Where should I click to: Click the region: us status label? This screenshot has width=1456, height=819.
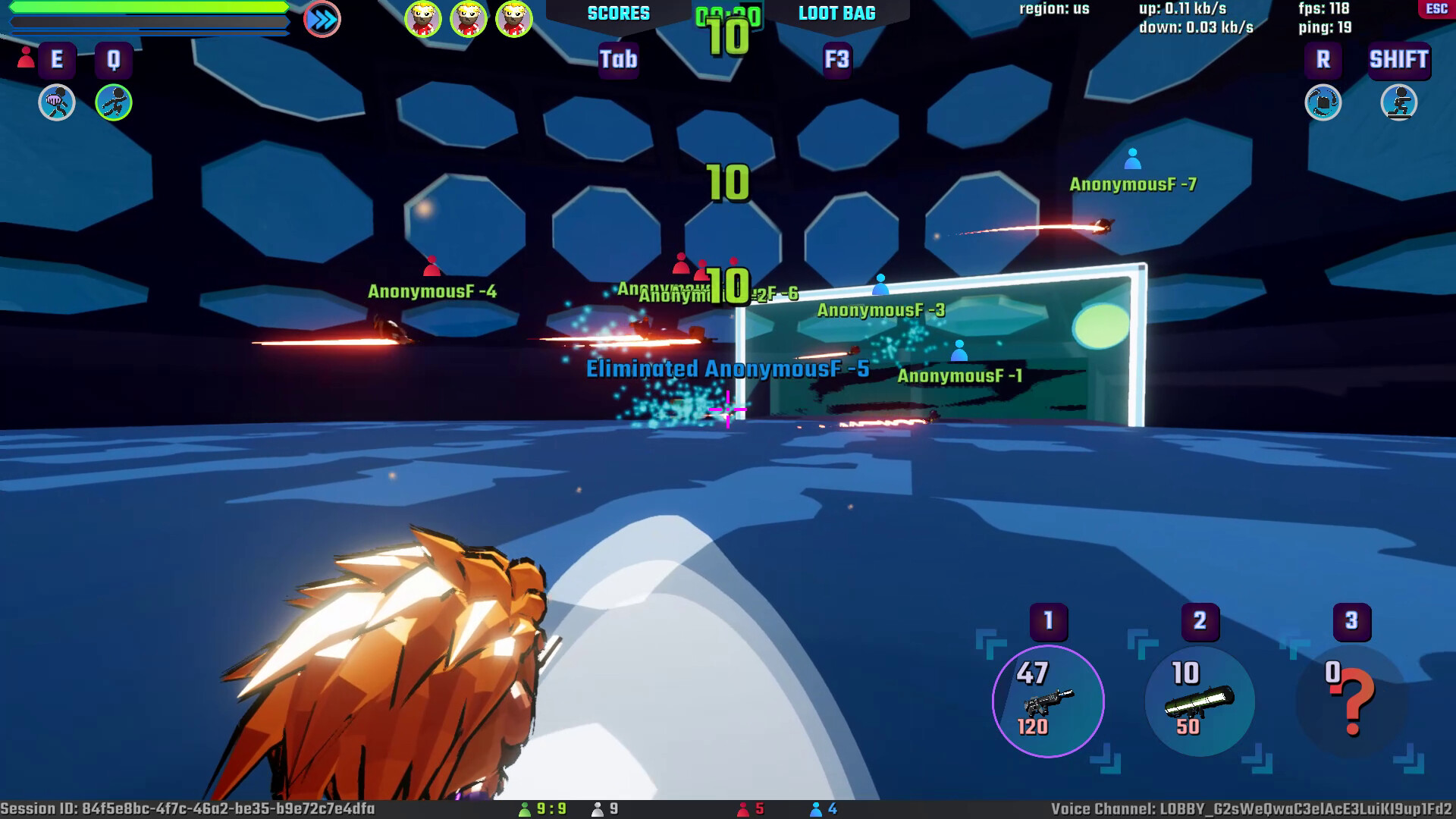pos(1054,9)
